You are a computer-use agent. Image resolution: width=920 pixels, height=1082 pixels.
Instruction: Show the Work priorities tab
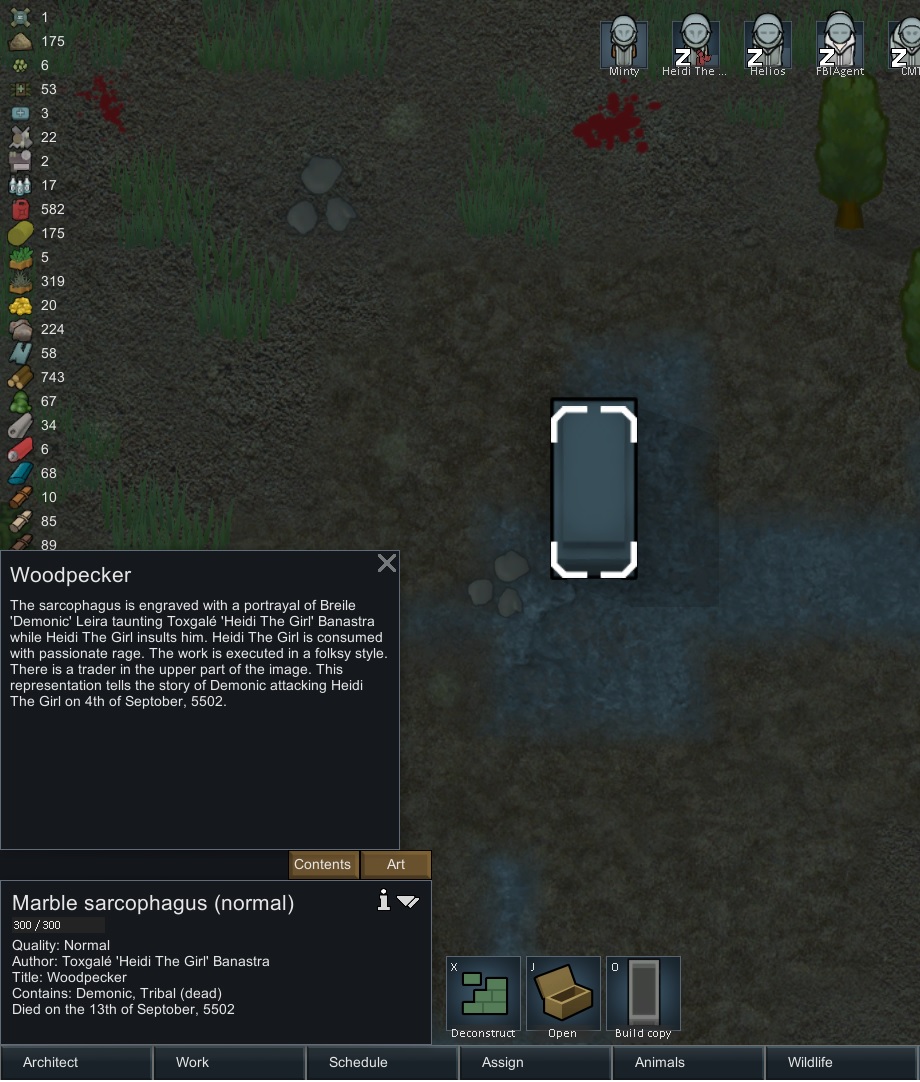229,1062
